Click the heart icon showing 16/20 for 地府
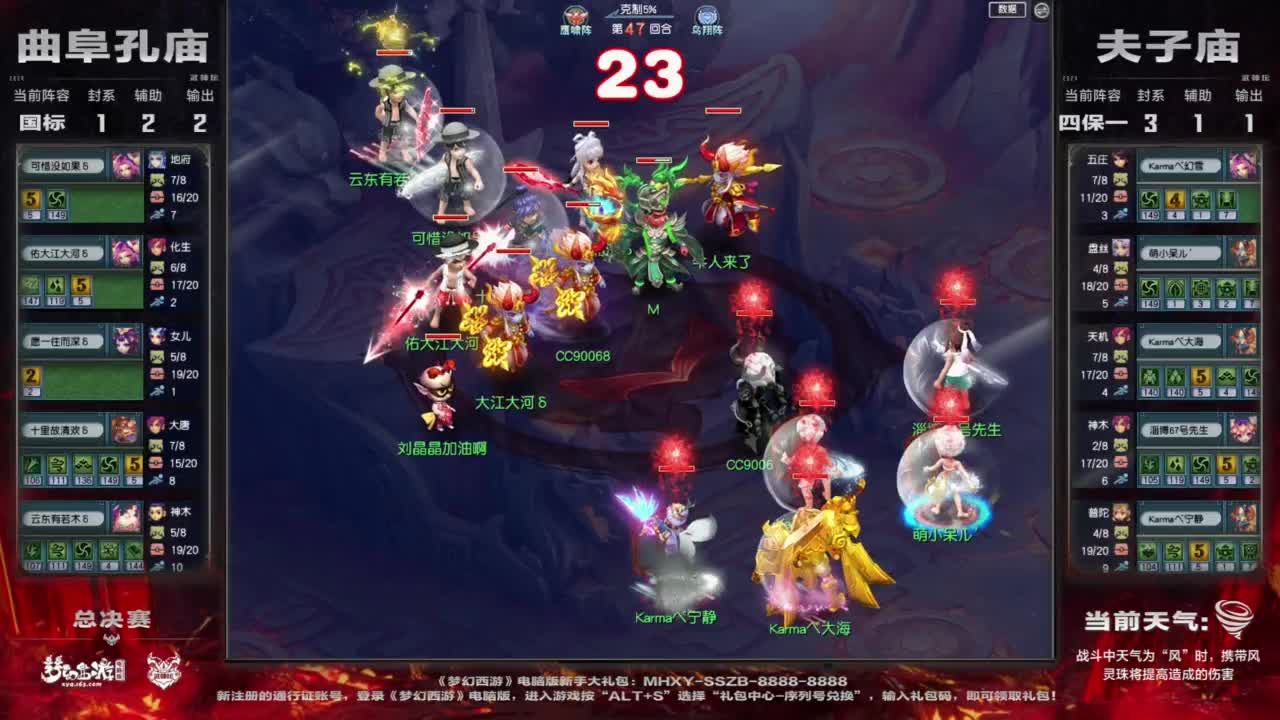The width and height of the screenshot is (1280, 720). click(x=156, y=197)
